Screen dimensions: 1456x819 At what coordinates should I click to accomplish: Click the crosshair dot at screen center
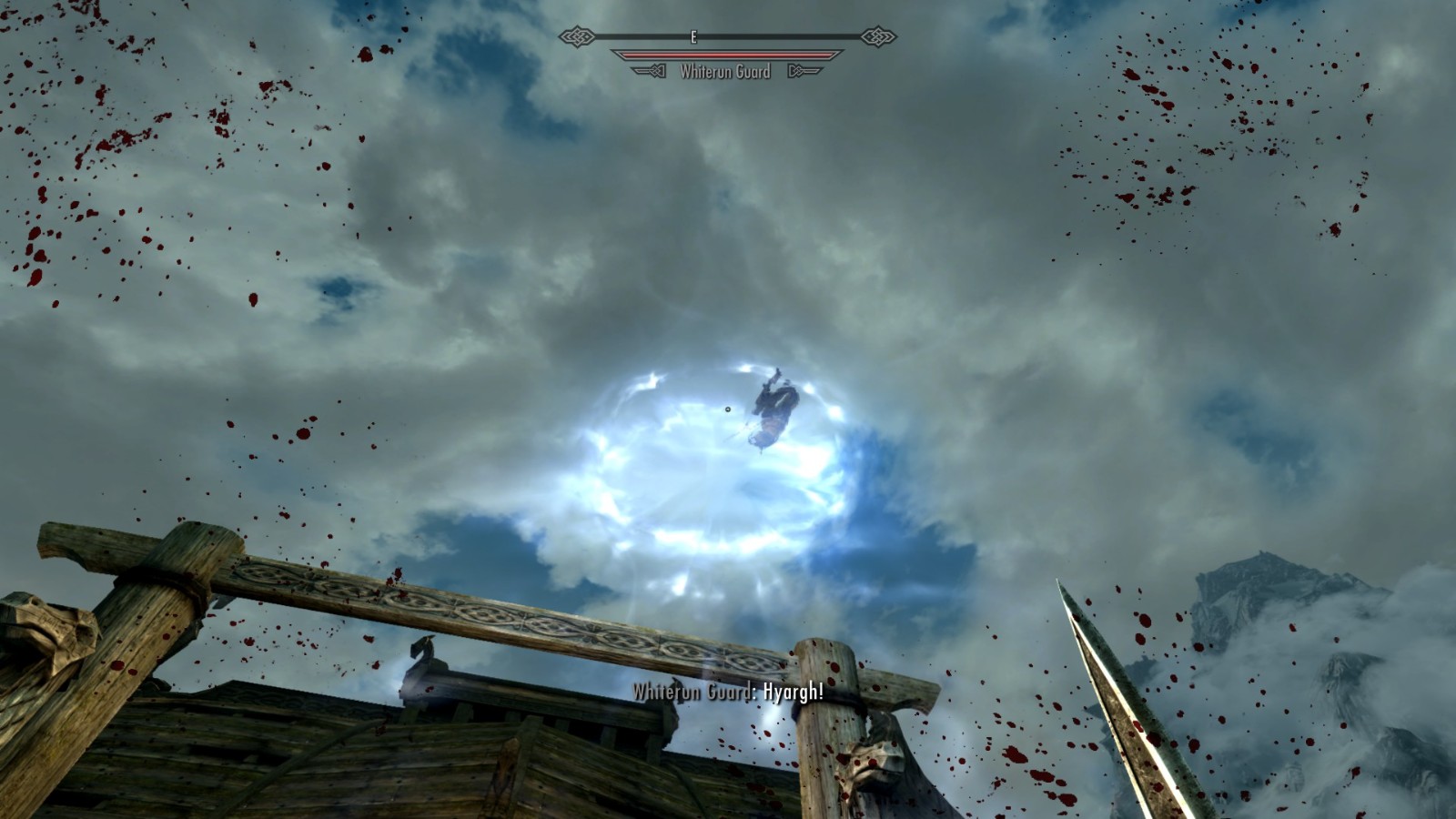pyautogui.click(x=728, y=409)
